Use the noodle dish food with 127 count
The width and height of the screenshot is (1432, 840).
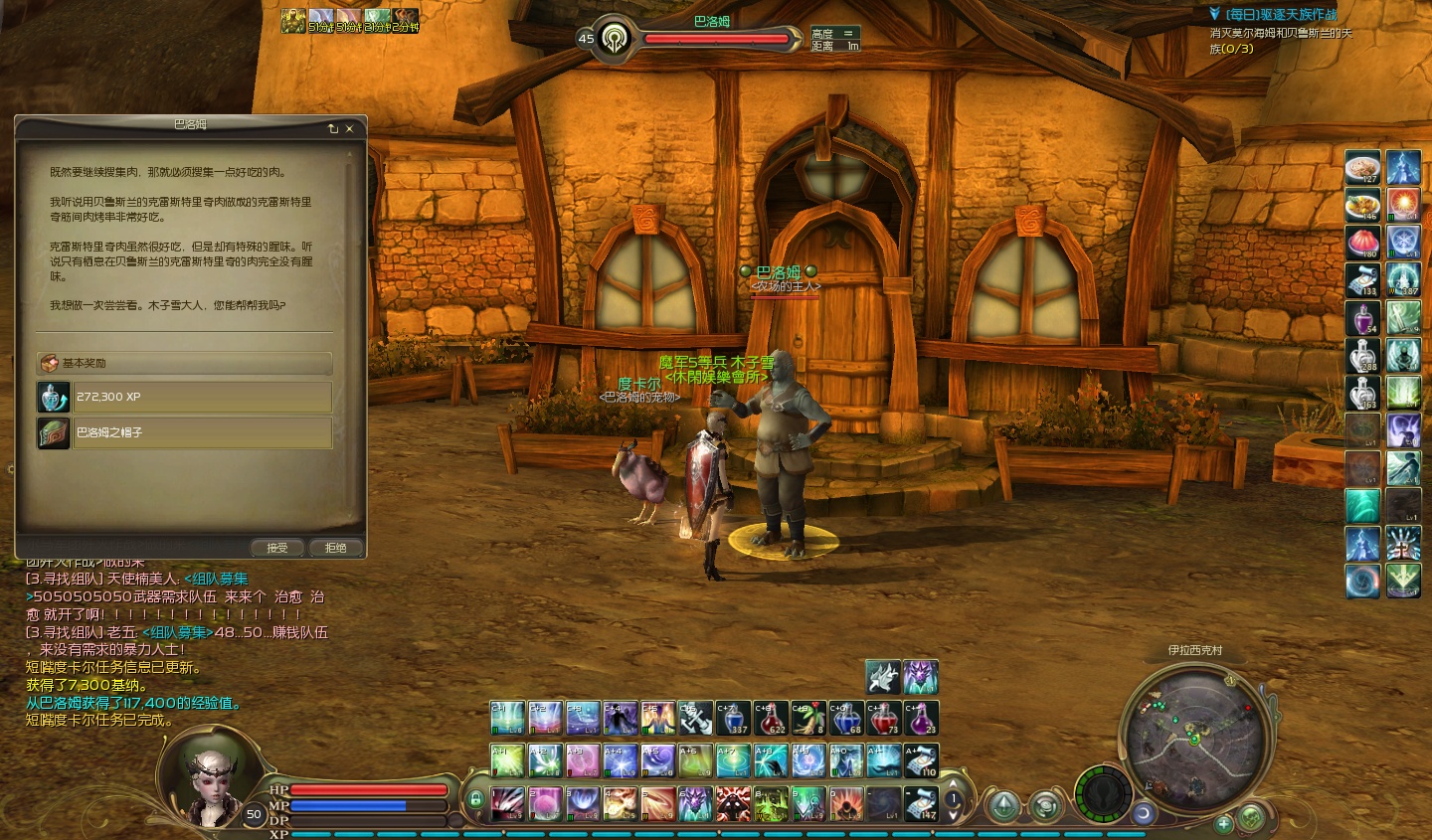tap(1362, 168)
